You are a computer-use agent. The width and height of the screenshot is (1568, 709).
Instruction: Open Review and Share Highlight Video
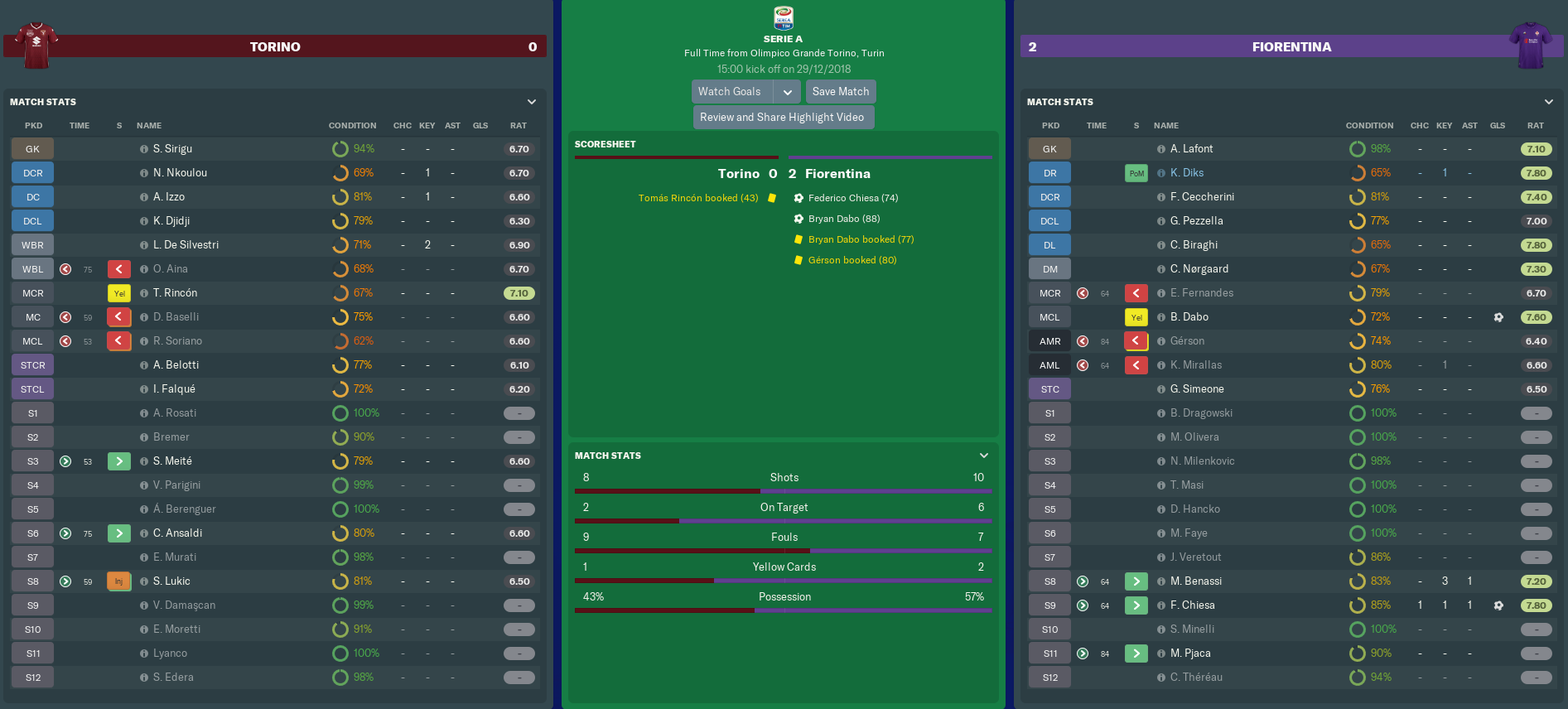(782, 118)
